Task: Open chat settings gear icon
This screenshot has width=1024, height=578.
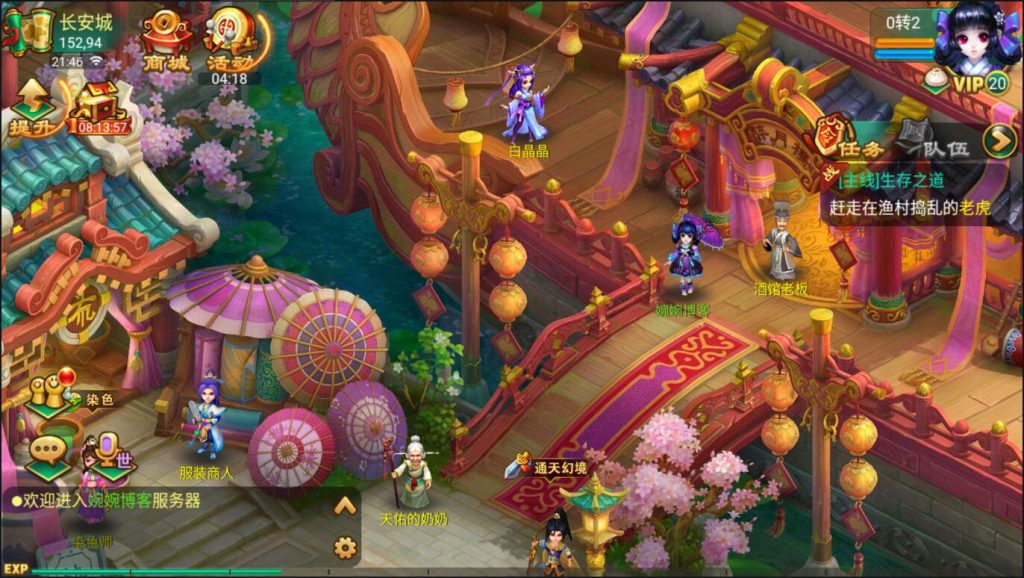Action: point(345,547)
